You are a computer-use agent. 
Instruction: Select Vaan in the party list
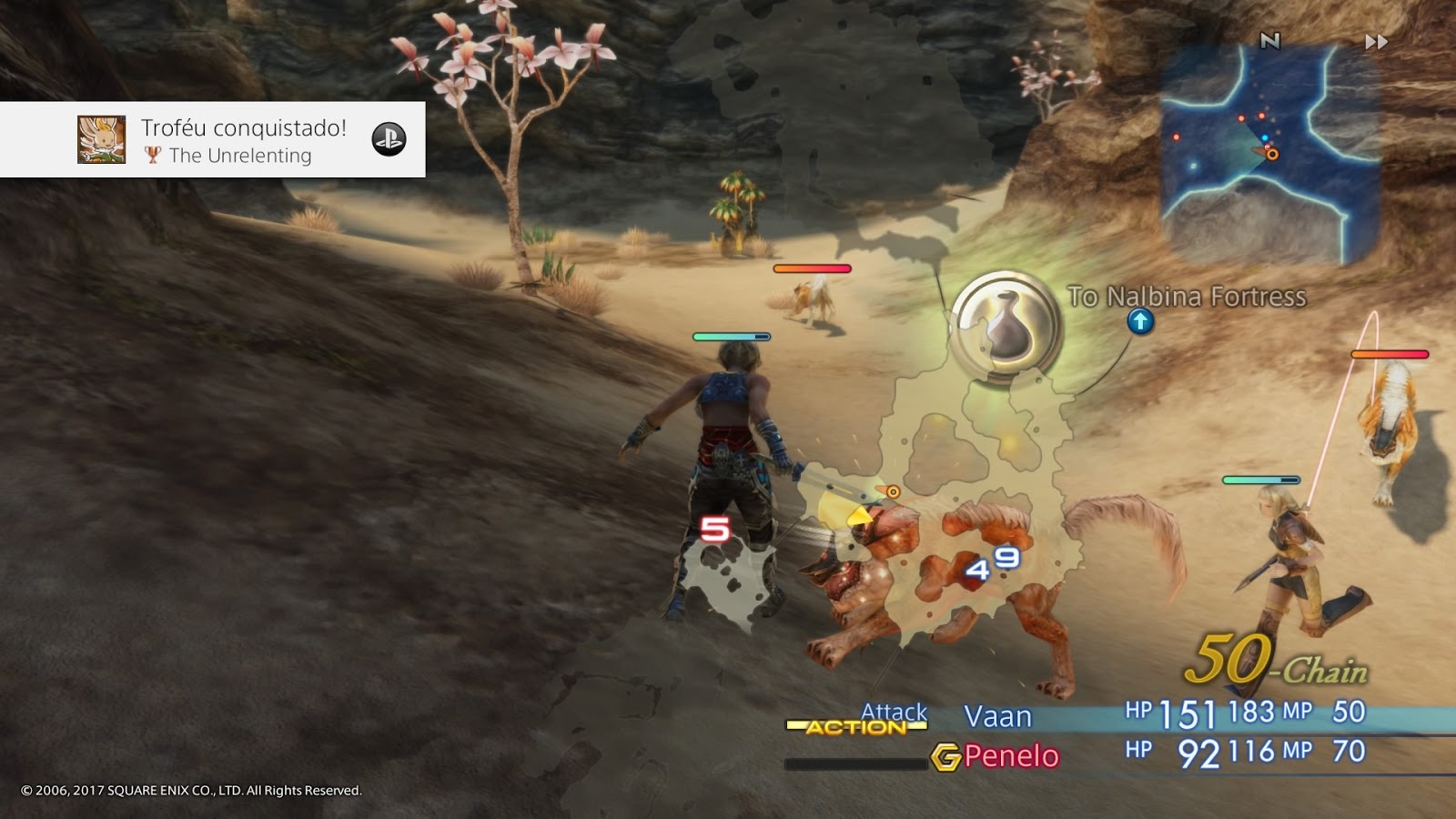pyautogui.click(x=997, y=717)
